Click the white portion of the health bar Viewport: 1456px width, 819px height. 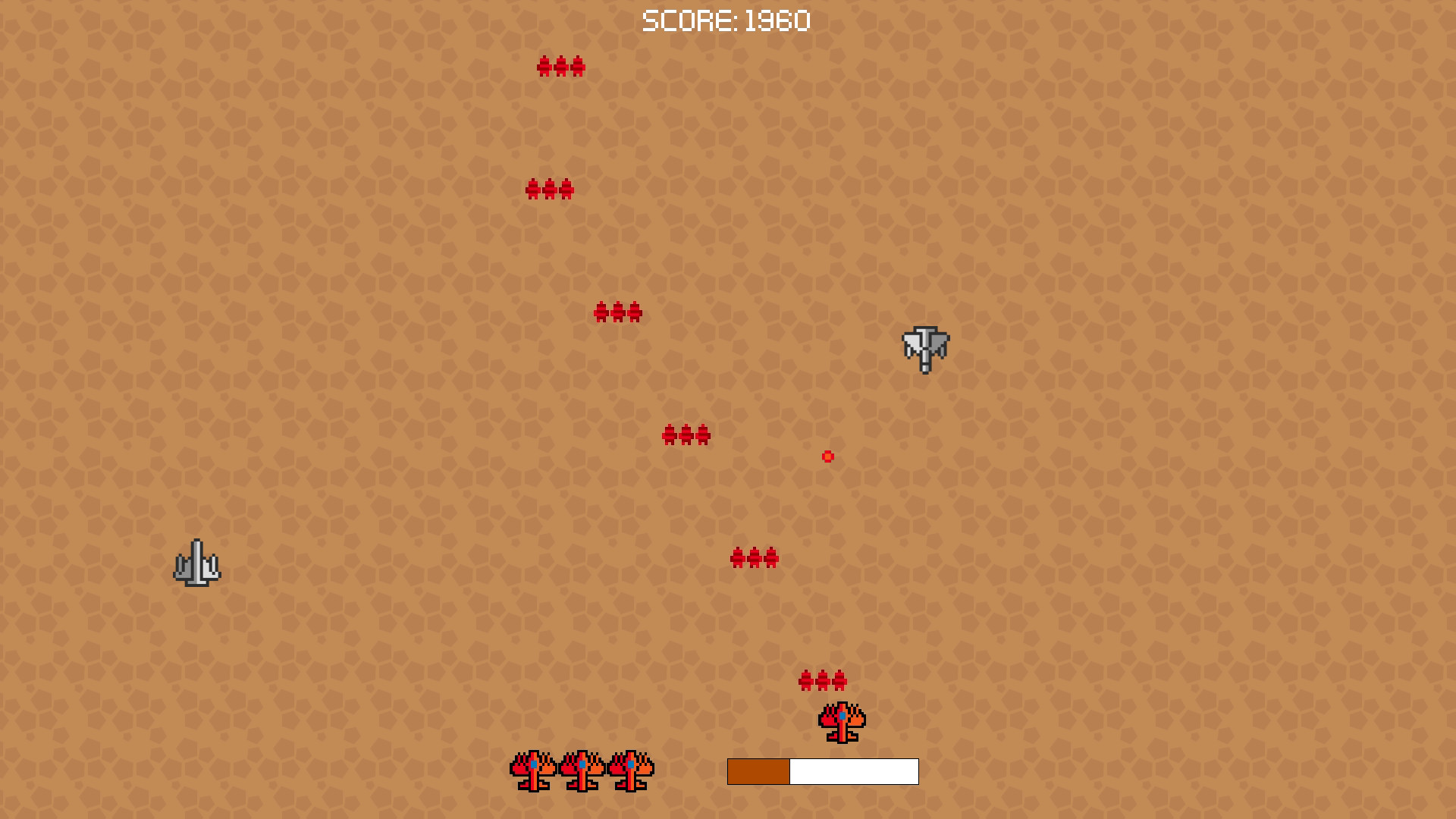pyautogui.click(x=853, y=770)
